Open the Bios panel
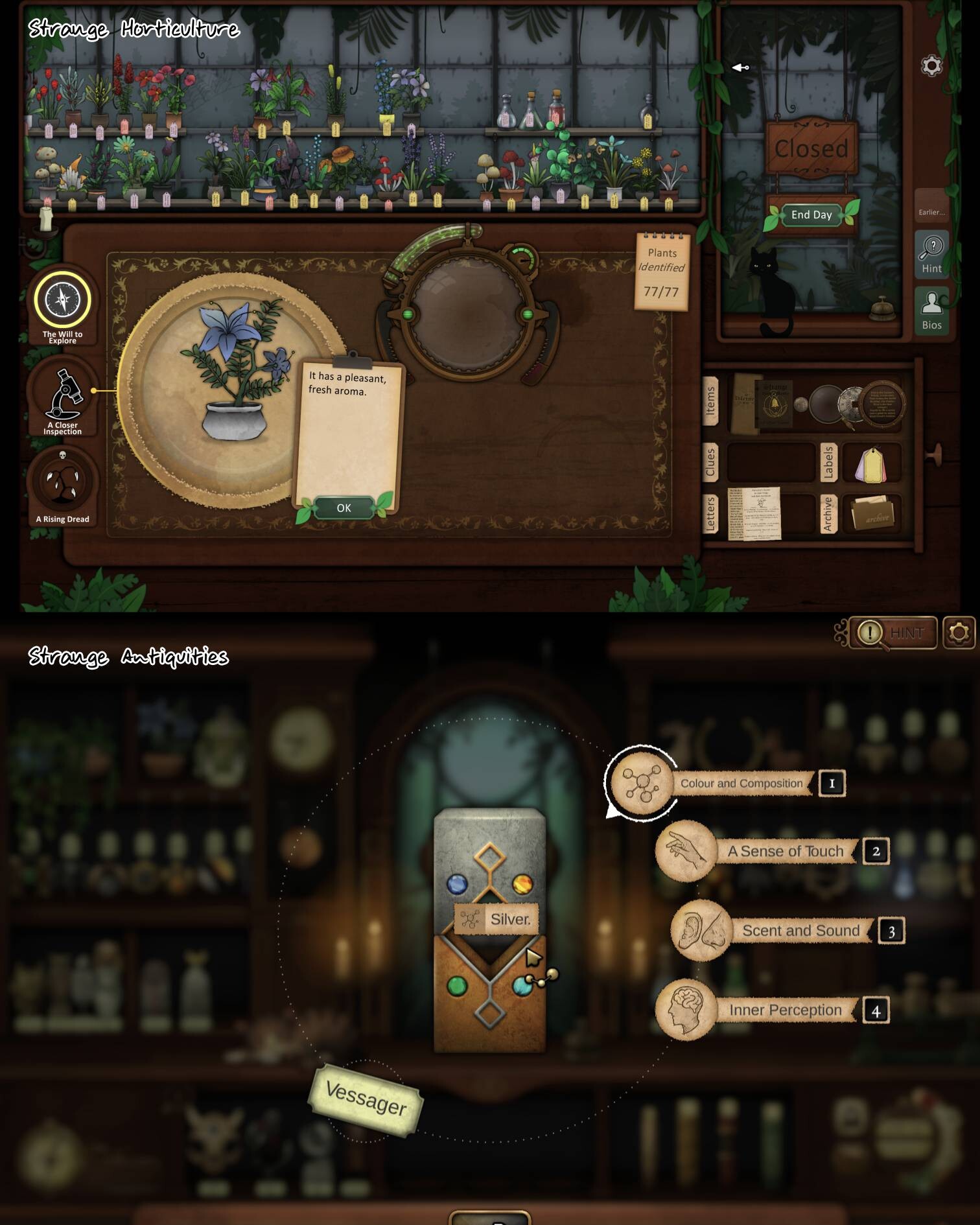 (932, 311)
